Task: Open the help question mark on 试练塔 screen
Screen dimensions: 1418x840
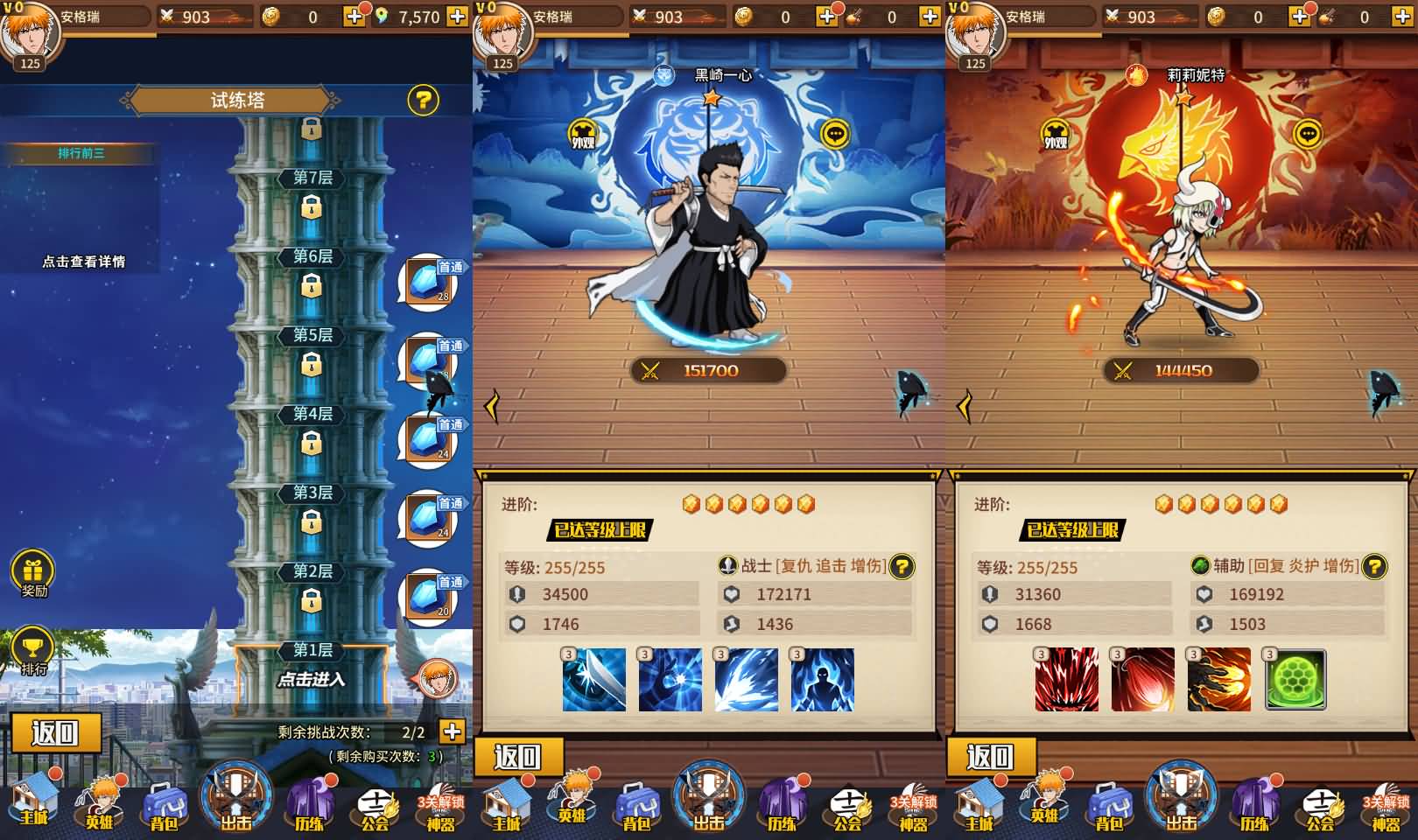Action: pos(424,101)
